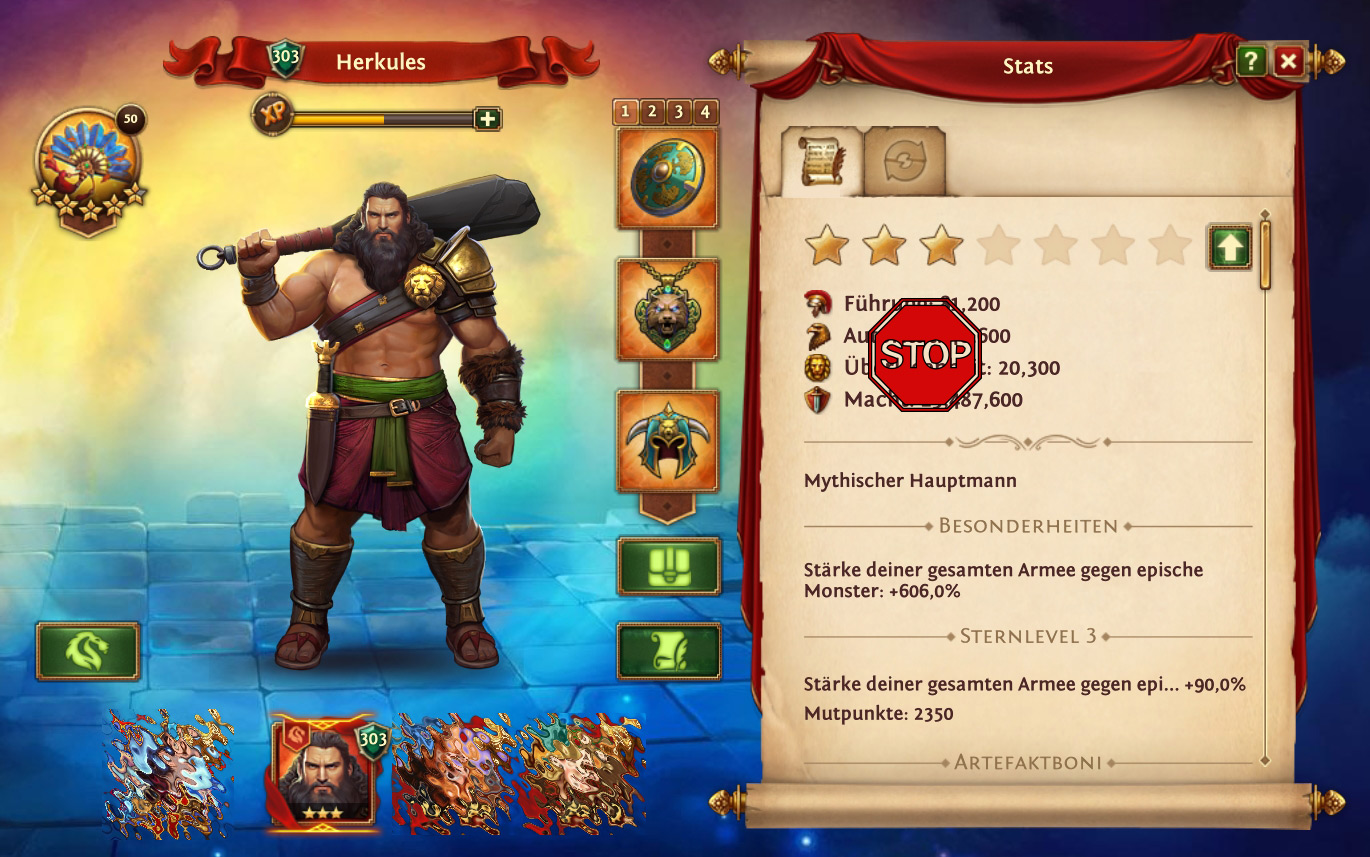Screen dimensions: 1370x857
Task: Click the Stats panel scrollbar
Action: pyautogui.click(x=1265, y=255)
